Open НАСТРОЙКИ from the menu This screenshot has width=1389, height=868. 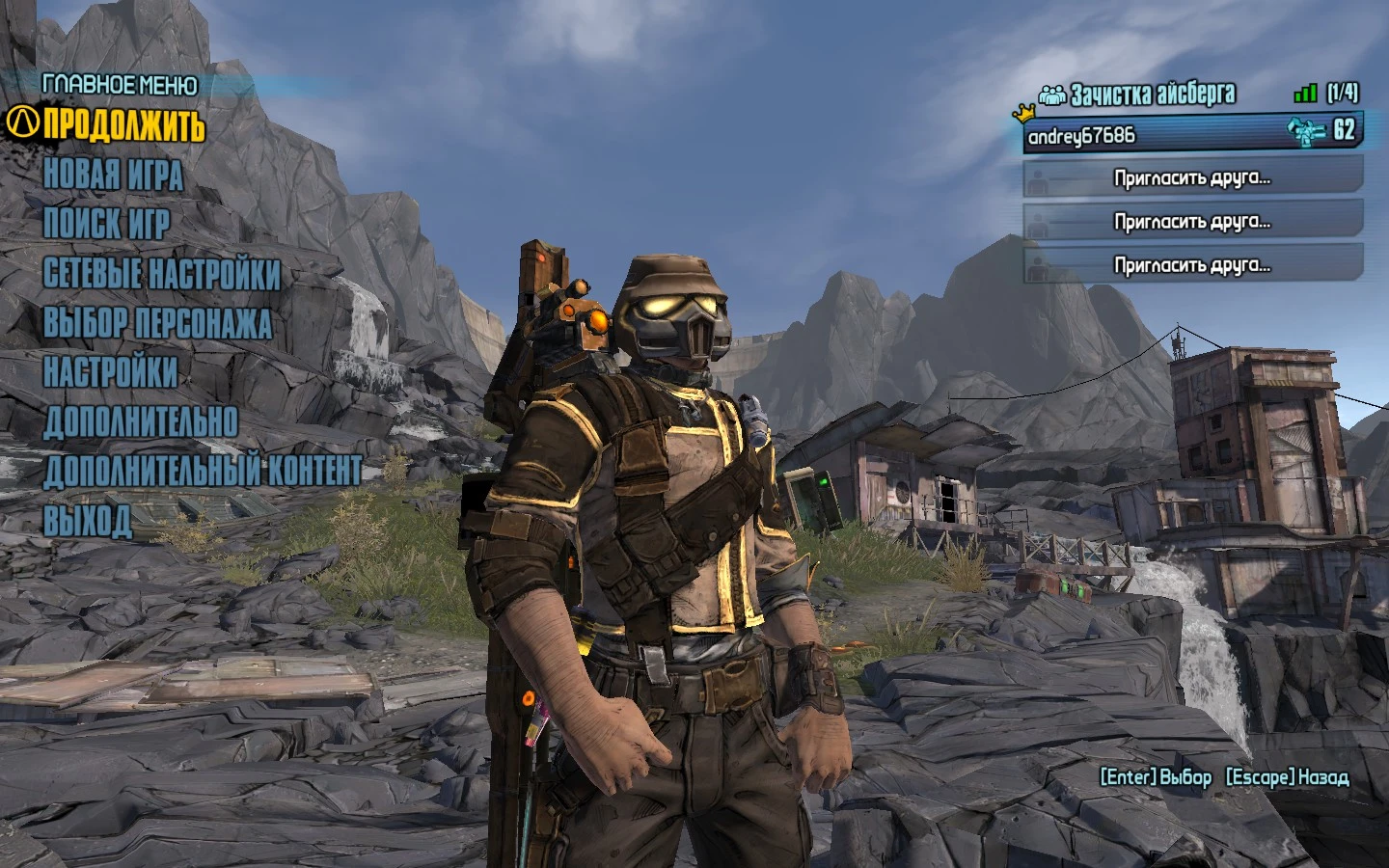109,373
